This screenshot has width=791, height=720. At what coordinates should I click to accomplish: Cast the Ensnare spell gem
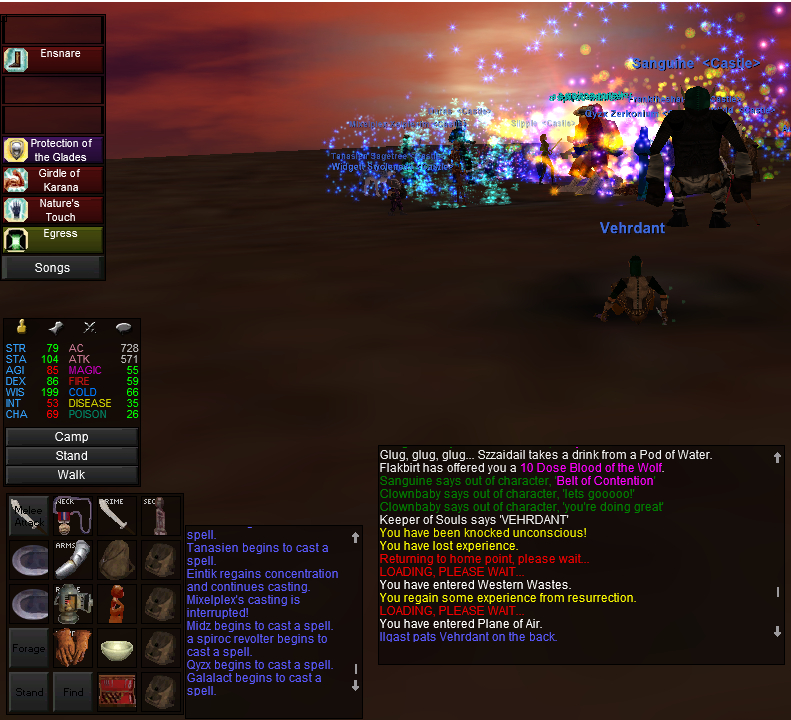[x=53, y=59]
